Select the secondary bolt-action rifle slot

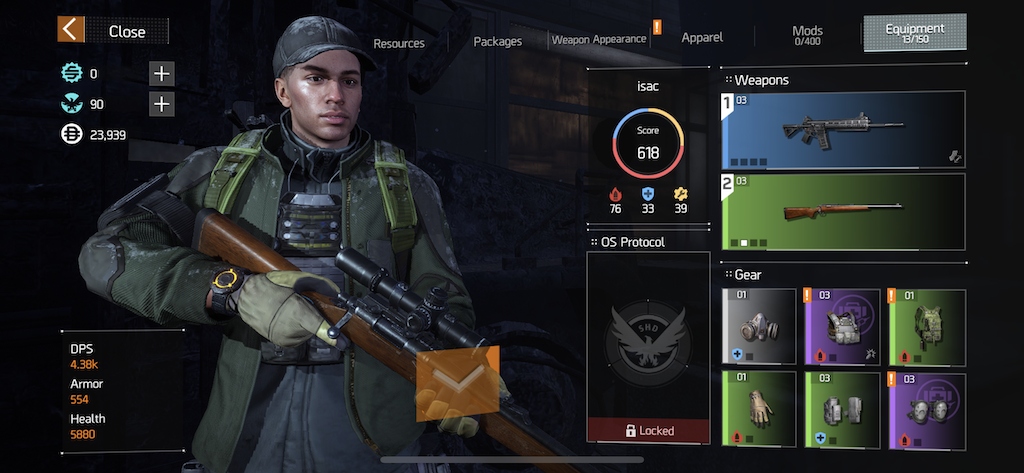click(843, 211)
